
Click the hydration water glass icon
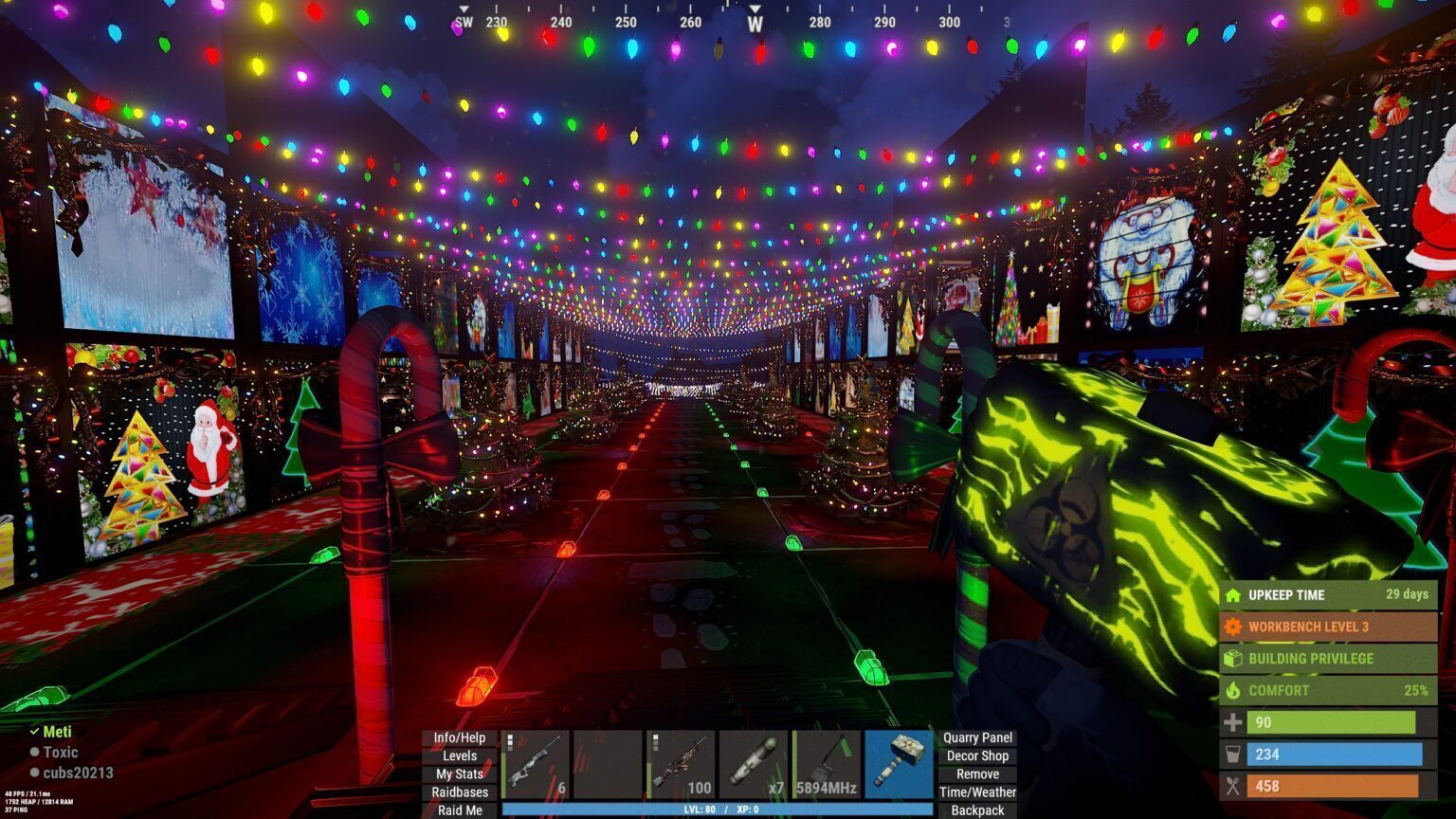click(x=1233, y=755)
